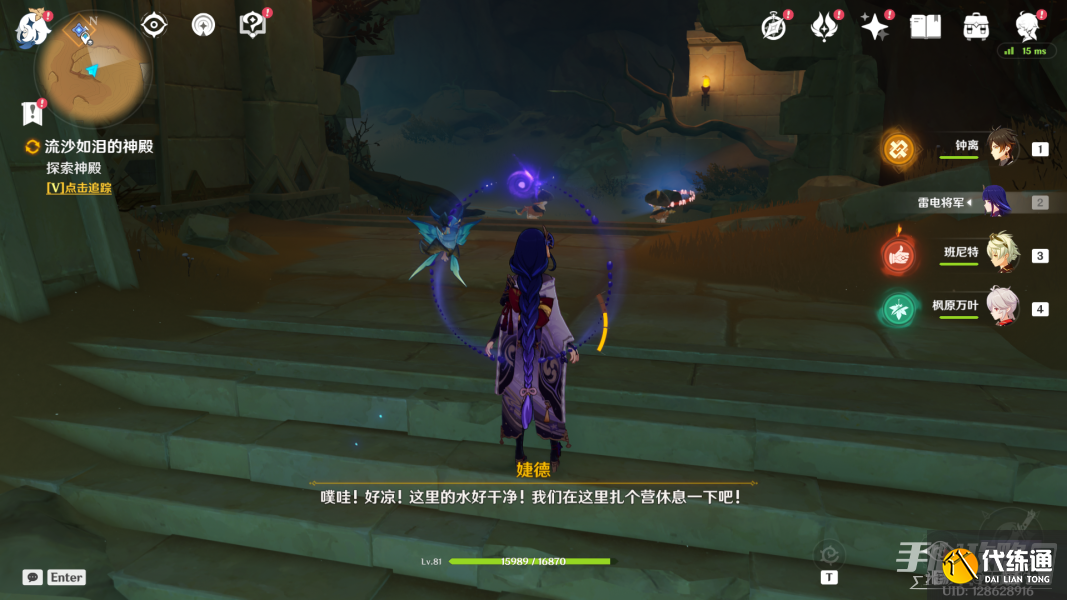Open the chat speech bubble icon
This screenshot has width=1067, height=600.
pyautogui.click(x=33, y=577)
